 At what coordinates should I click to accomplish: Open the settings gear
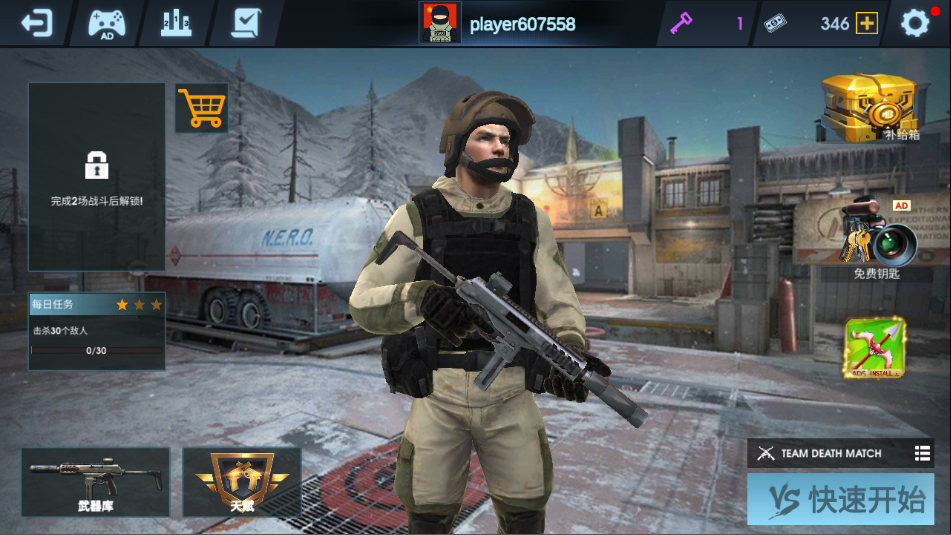tap(915, 23)
